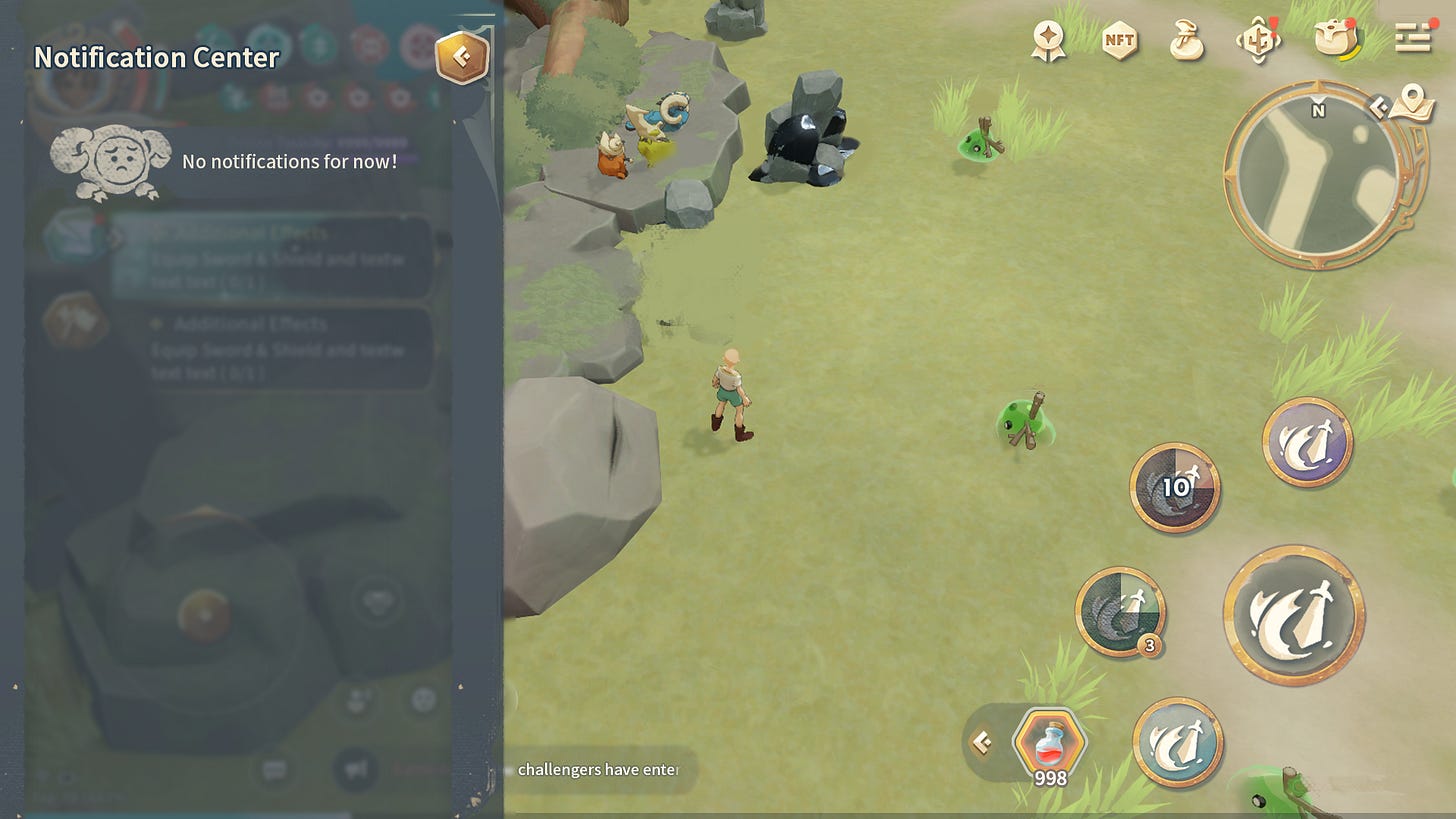Collapse the minimap with its arrow

pos(1379,107)
